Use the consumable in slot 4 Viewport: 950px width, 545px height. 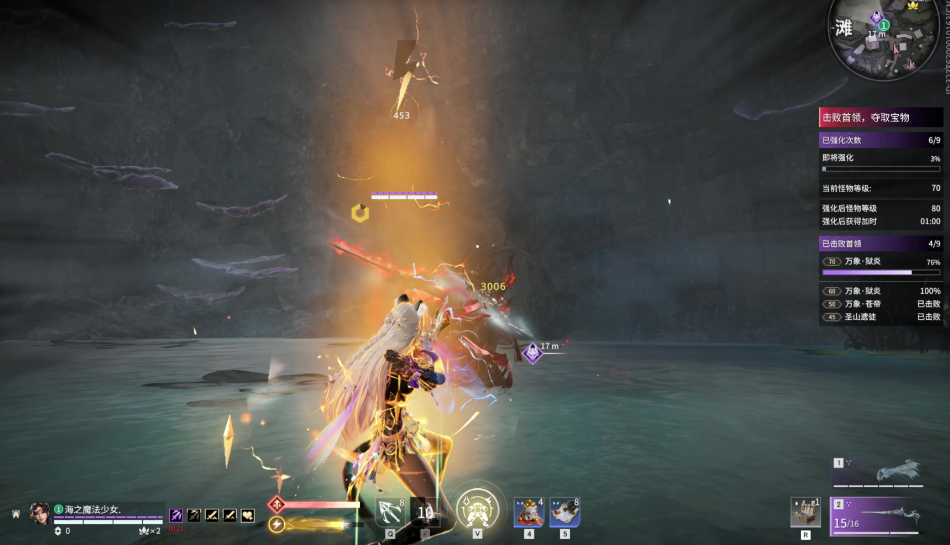528,512
